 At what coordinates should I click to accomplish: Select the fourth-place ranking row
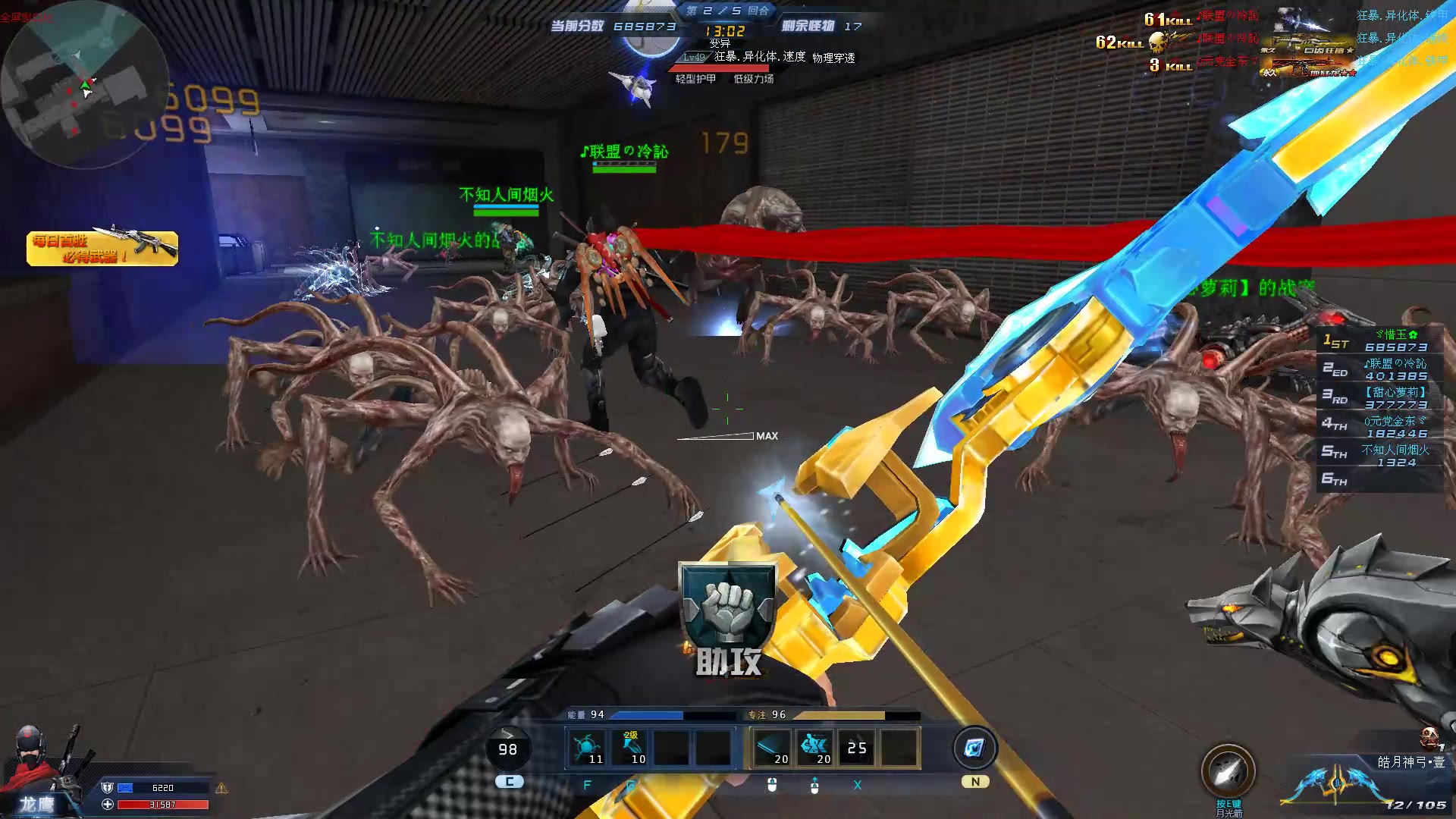pyautogui.click(x=1380, y=427)
